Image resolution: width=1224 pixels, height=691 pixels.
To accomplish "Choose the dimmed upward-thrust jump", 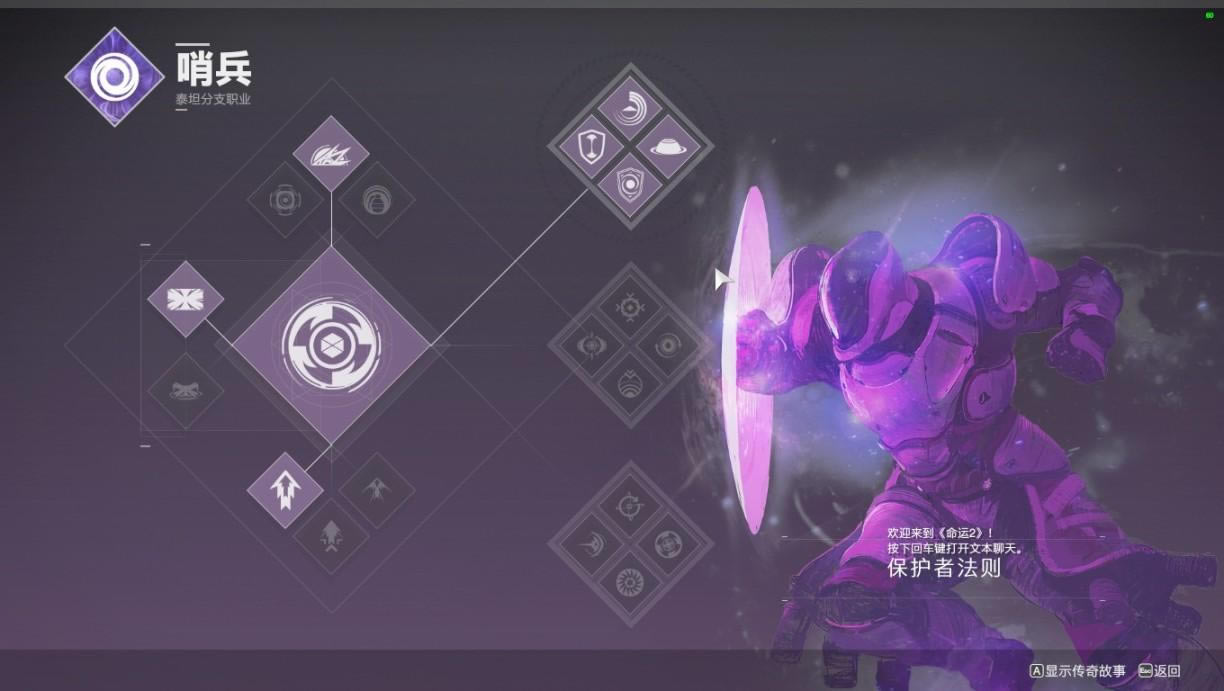I will coord(331,537).
